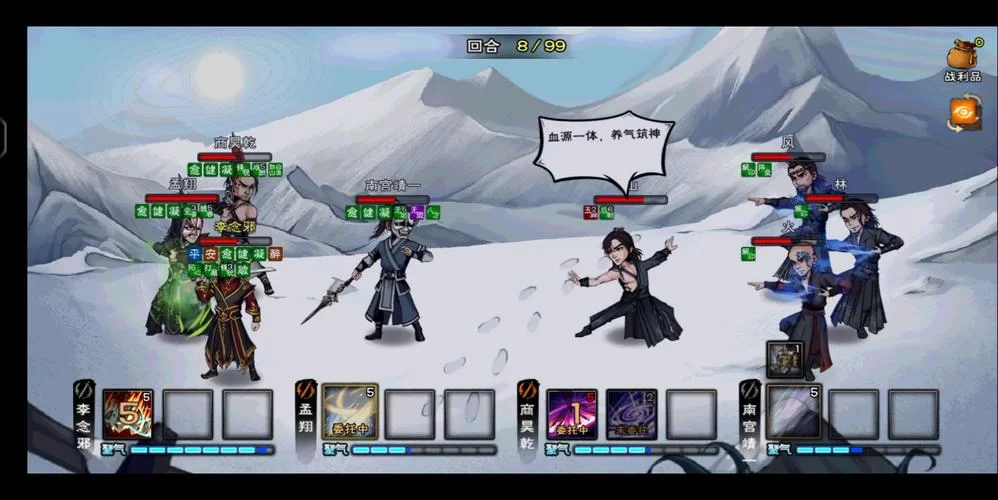Image resolution: width=998 pixels, height=500 pixels.
Task: Select 商昊乾's purple vortex skill
Action: click(632, 414)
